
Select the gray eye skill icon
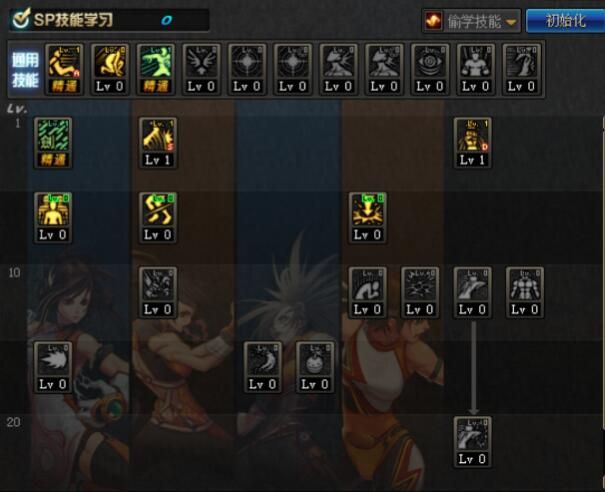[430, 62]
